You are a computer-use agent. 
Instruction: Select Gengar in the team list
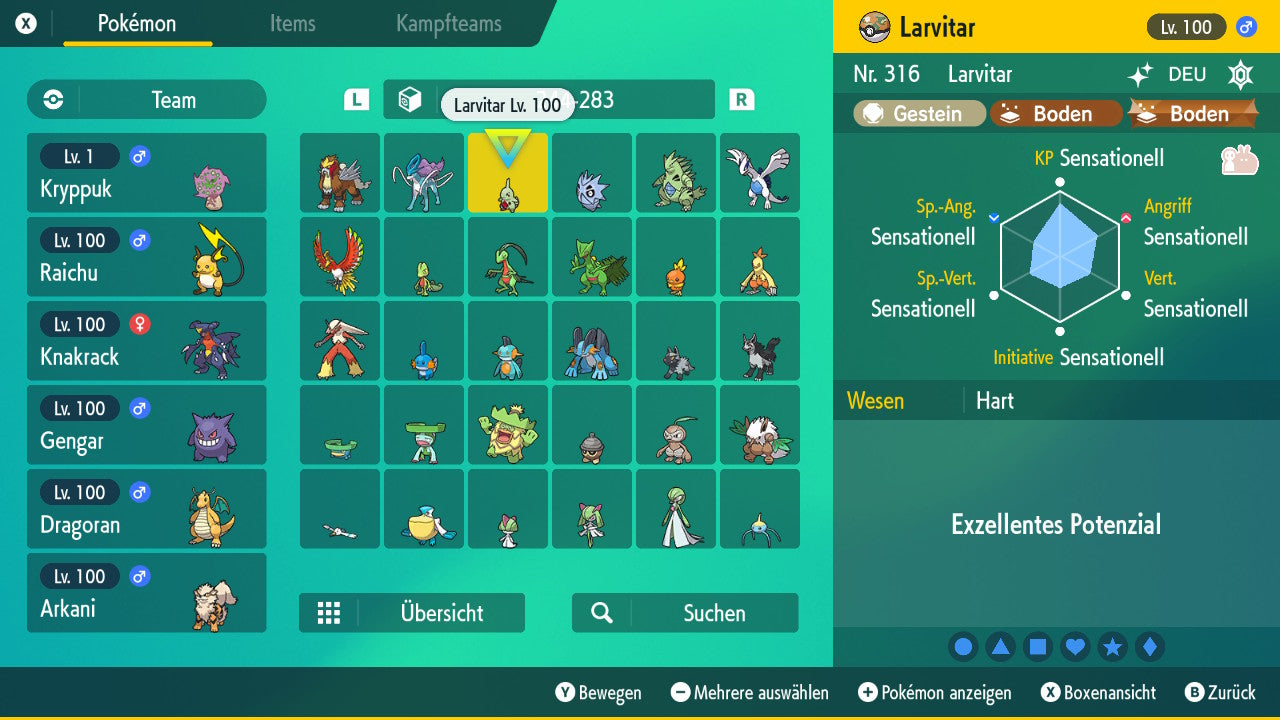point(146,424)
